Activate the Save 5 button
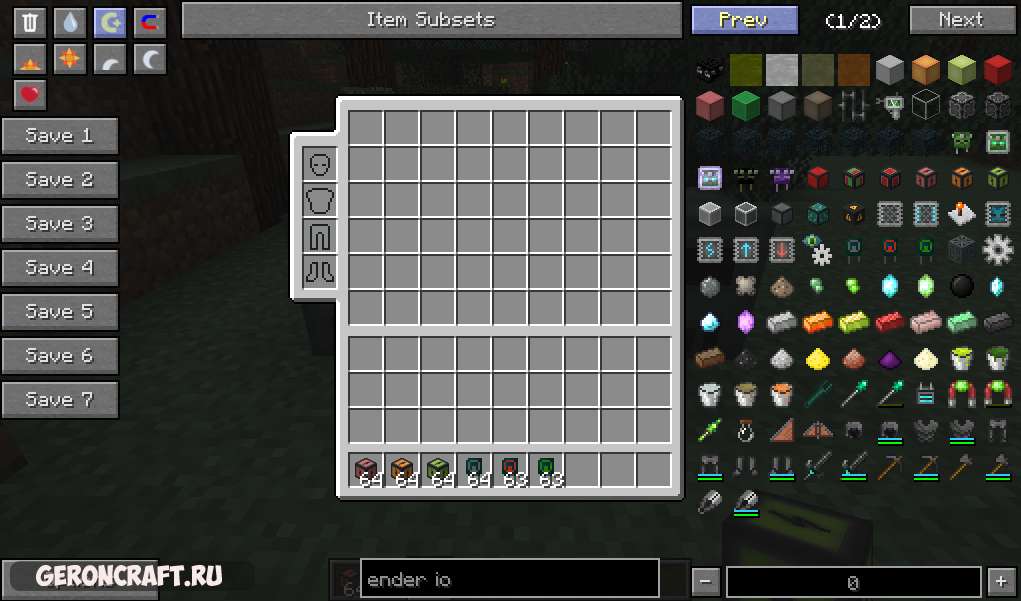Image resolution: width=1021 pixels, height=601 pixels. 60,312
